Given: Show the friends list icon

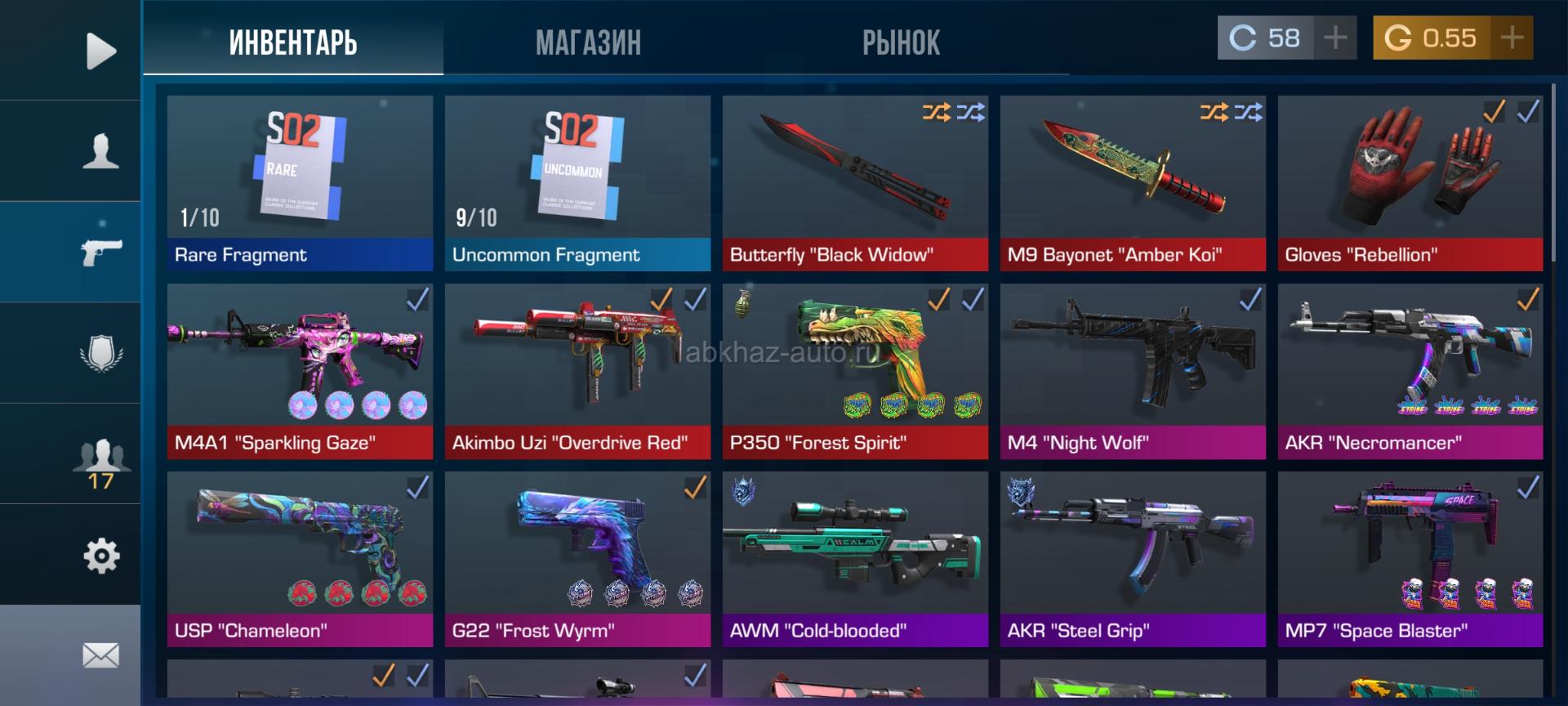Looking at the screenshot, I should [100, 456].
